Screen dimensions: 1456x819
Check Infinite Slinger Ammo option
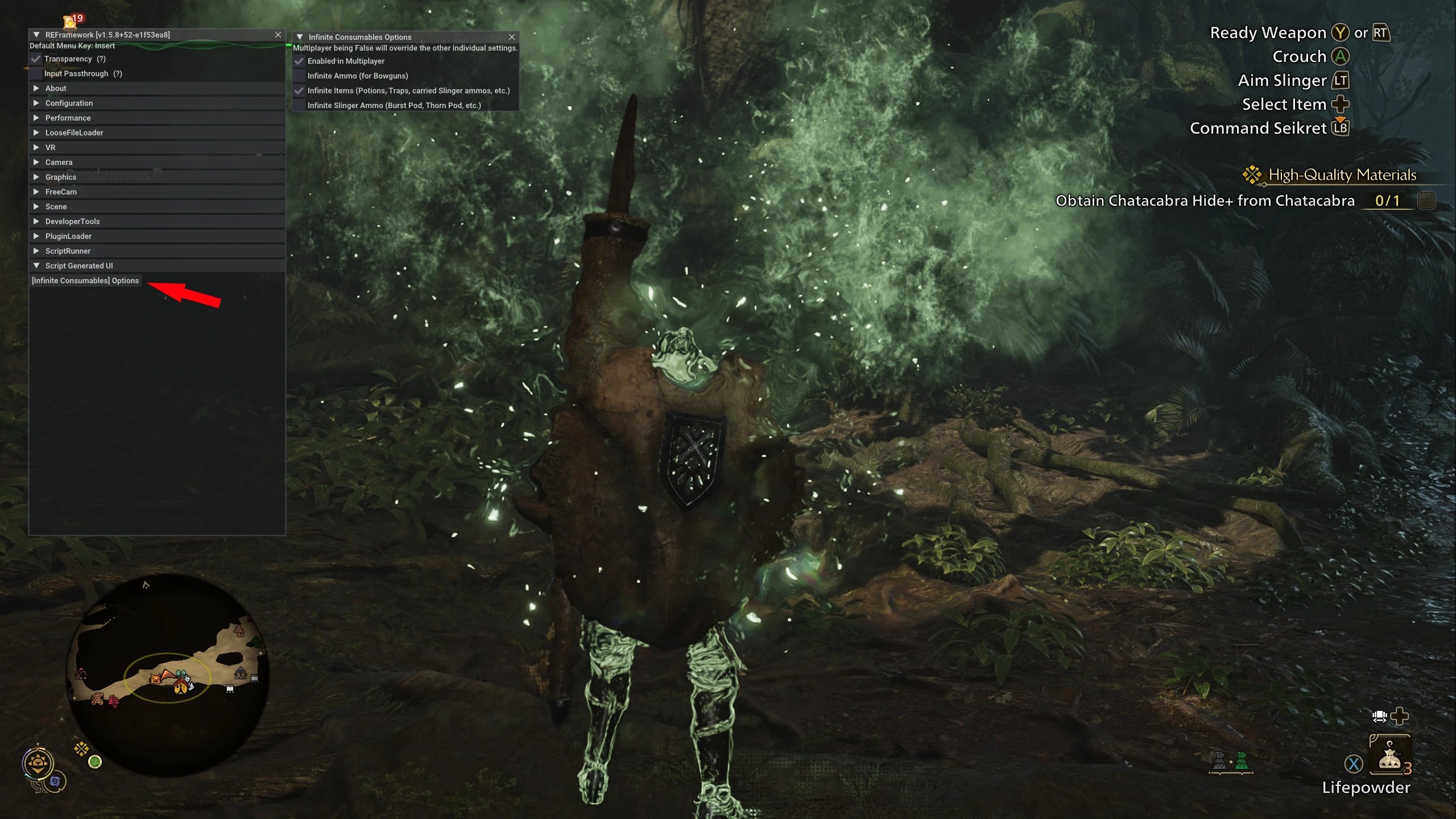[300, 106]
